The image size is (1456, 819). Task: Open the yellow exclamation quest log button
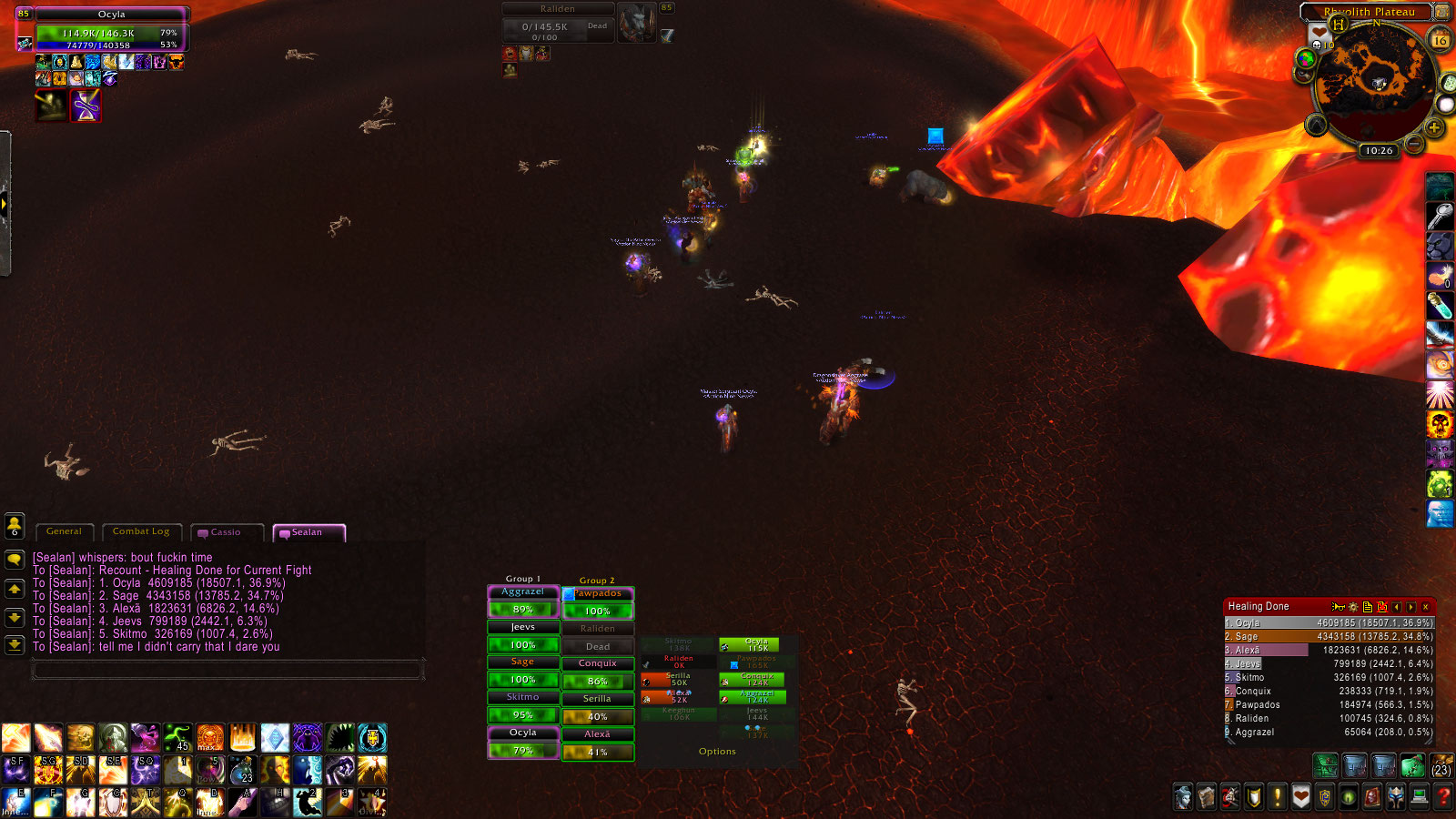pos(1278,798)
